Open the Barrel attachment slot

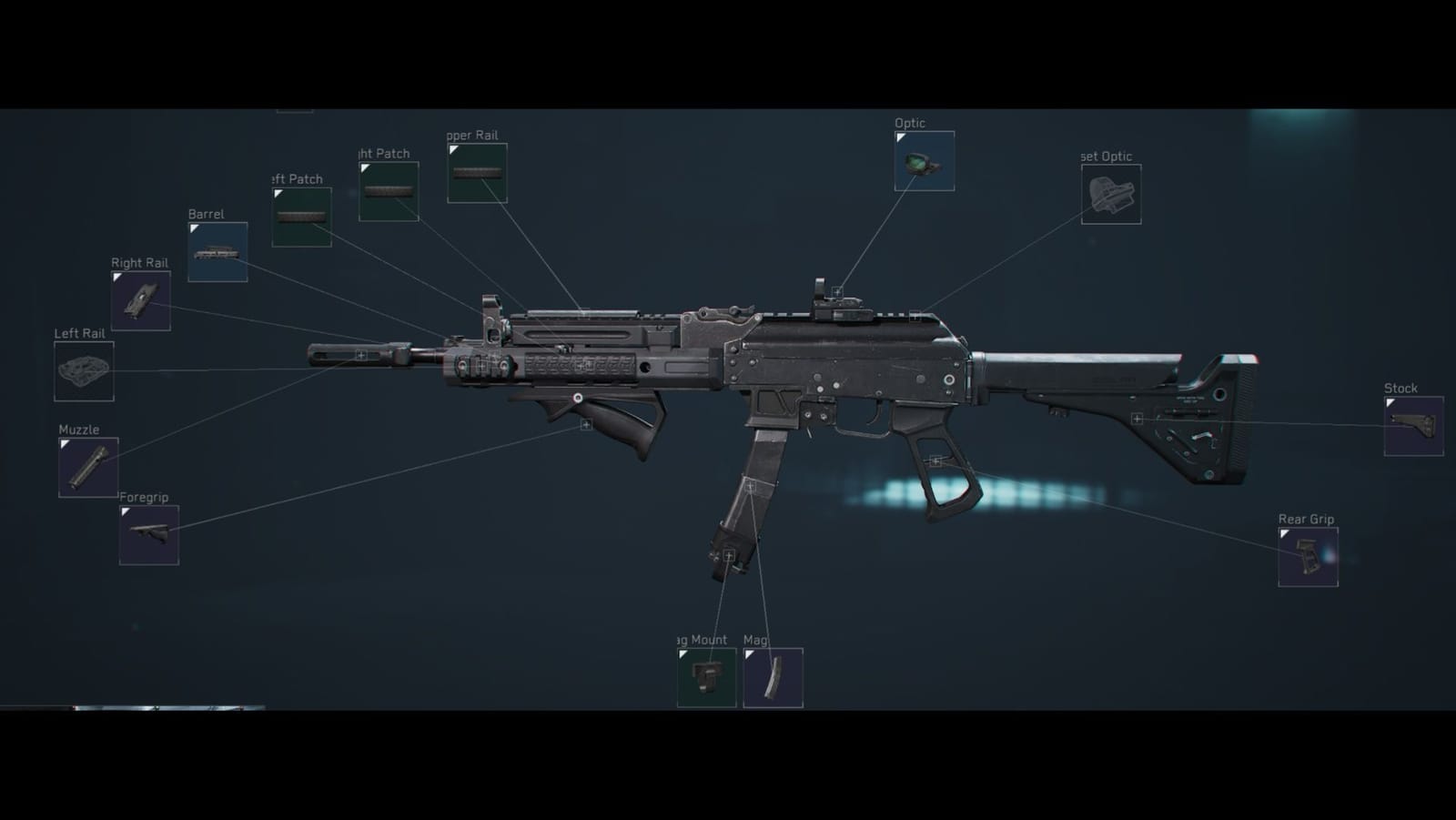click(x=217, y=251)
